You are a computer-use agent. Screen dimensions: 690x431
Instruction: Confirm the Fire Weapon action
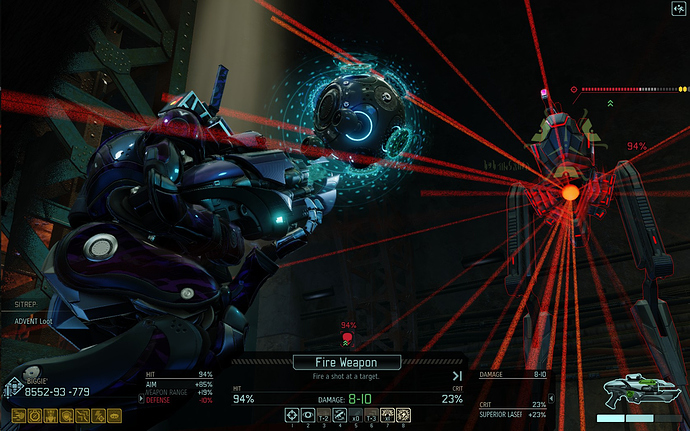click(x=347, y=362)
